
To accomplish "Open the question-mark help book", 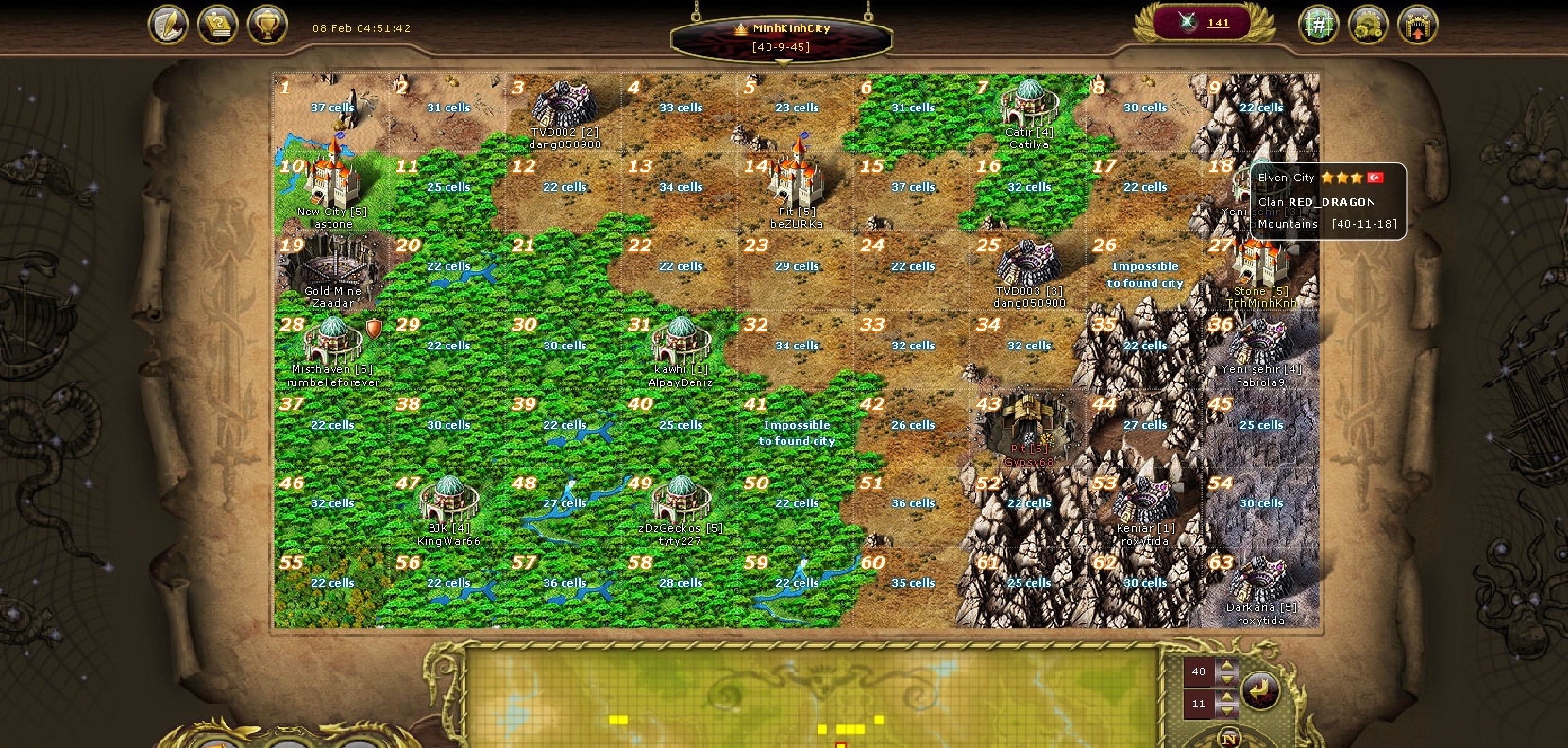I will pos(218,25).
